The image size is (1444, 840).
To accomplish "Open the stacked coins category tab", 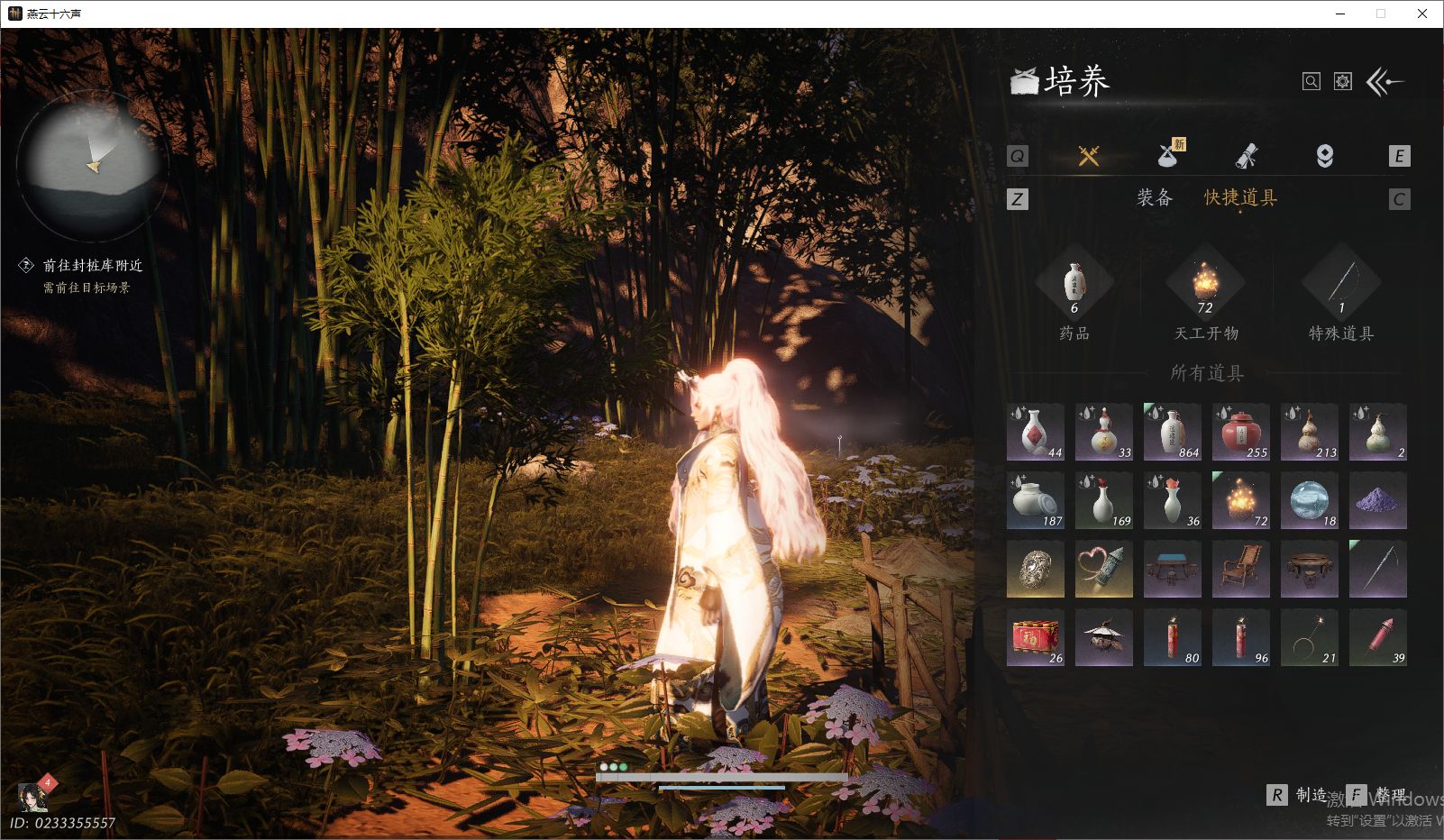I will [x=1324, y=156].
